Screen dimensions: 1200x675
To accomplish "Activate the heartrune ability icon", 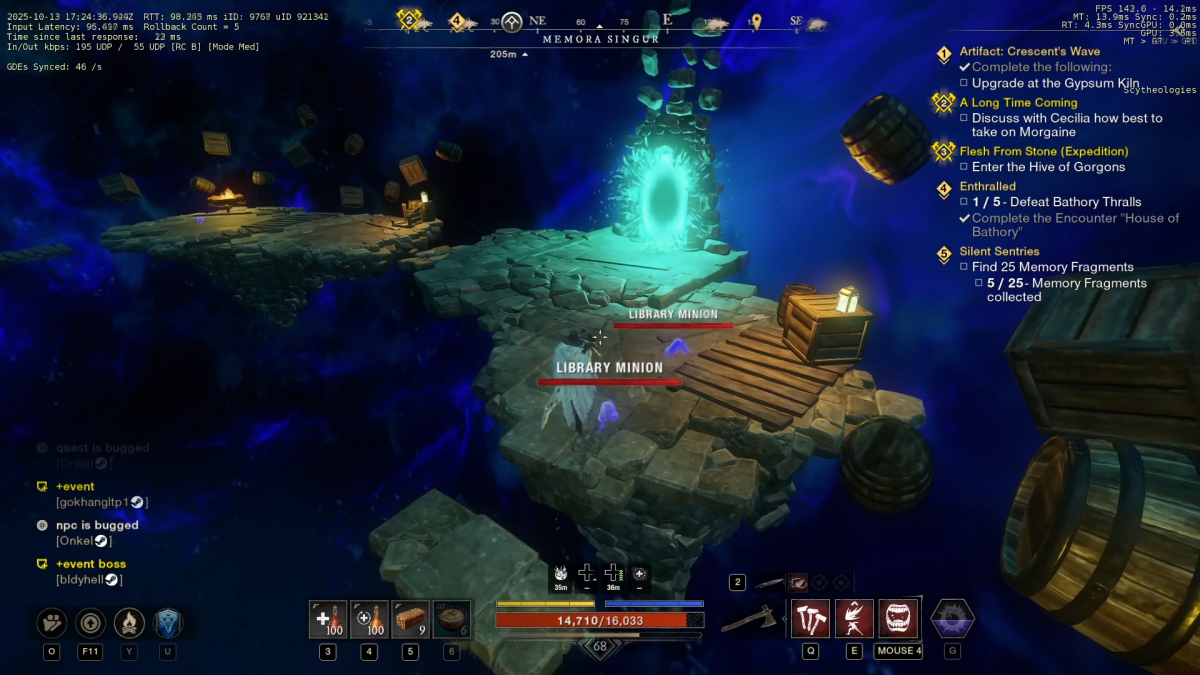I will coord(952,619).
